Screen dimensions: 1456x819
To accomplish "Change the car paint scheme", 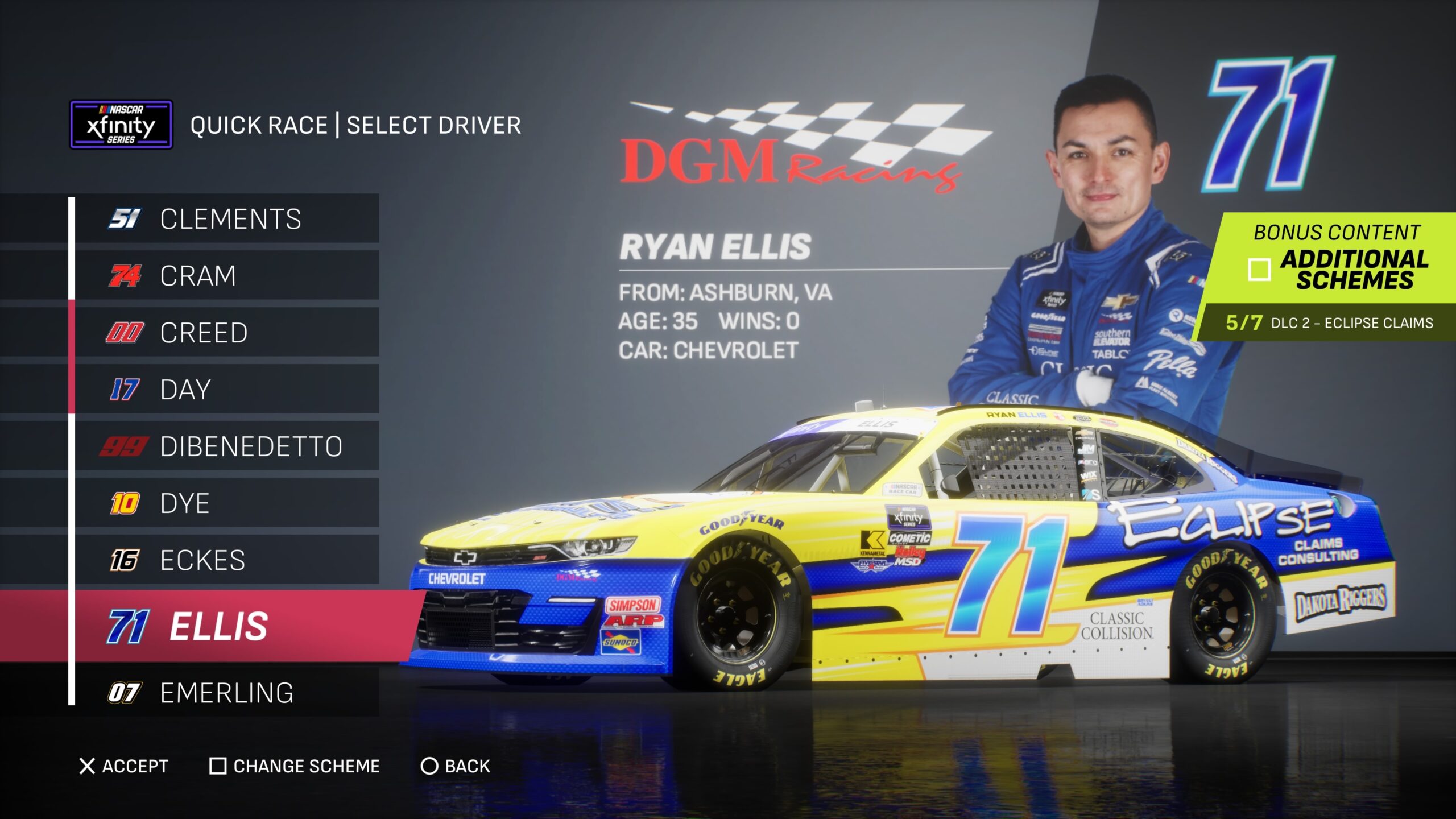I will click(295, 766).
